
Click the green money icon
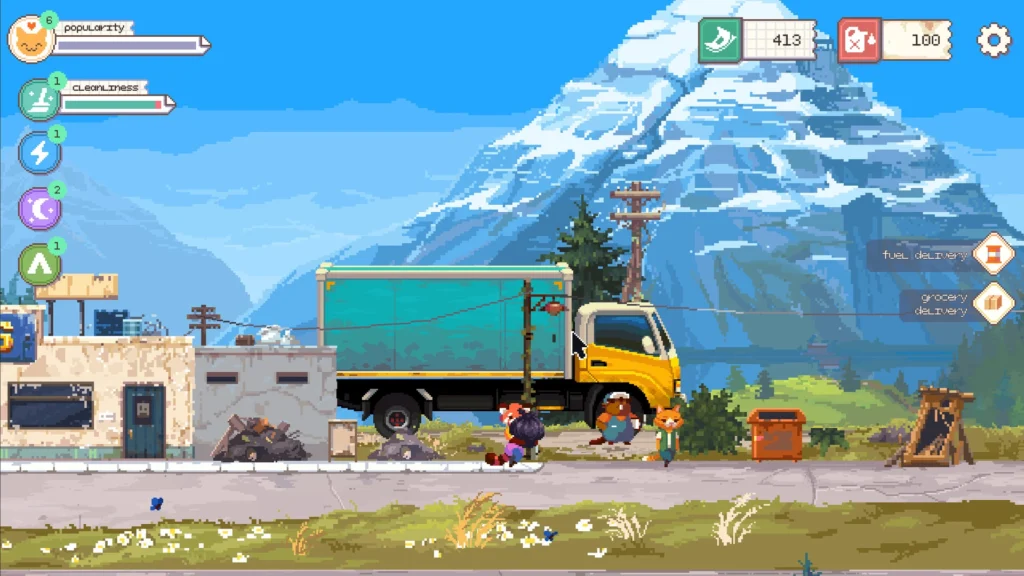(x=720, y=40)
